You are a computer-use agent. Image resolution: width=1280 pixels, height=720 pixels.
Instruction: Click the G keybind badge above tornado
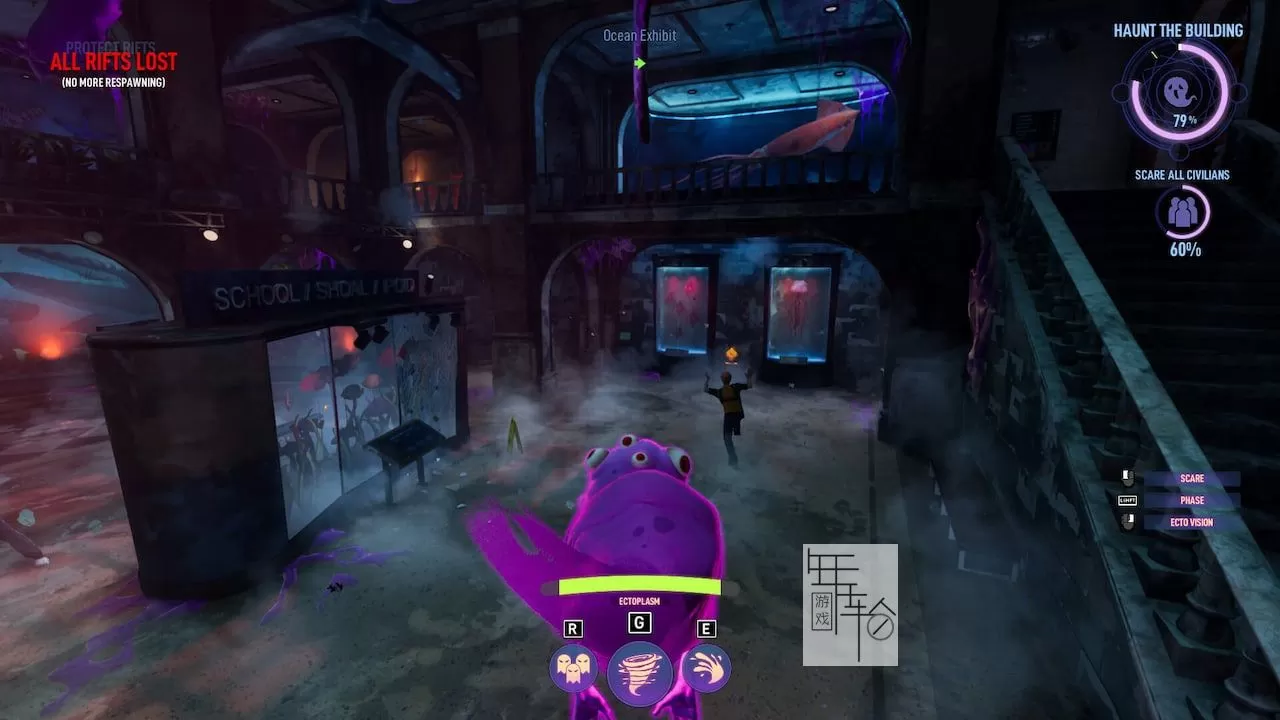(639, 623)
